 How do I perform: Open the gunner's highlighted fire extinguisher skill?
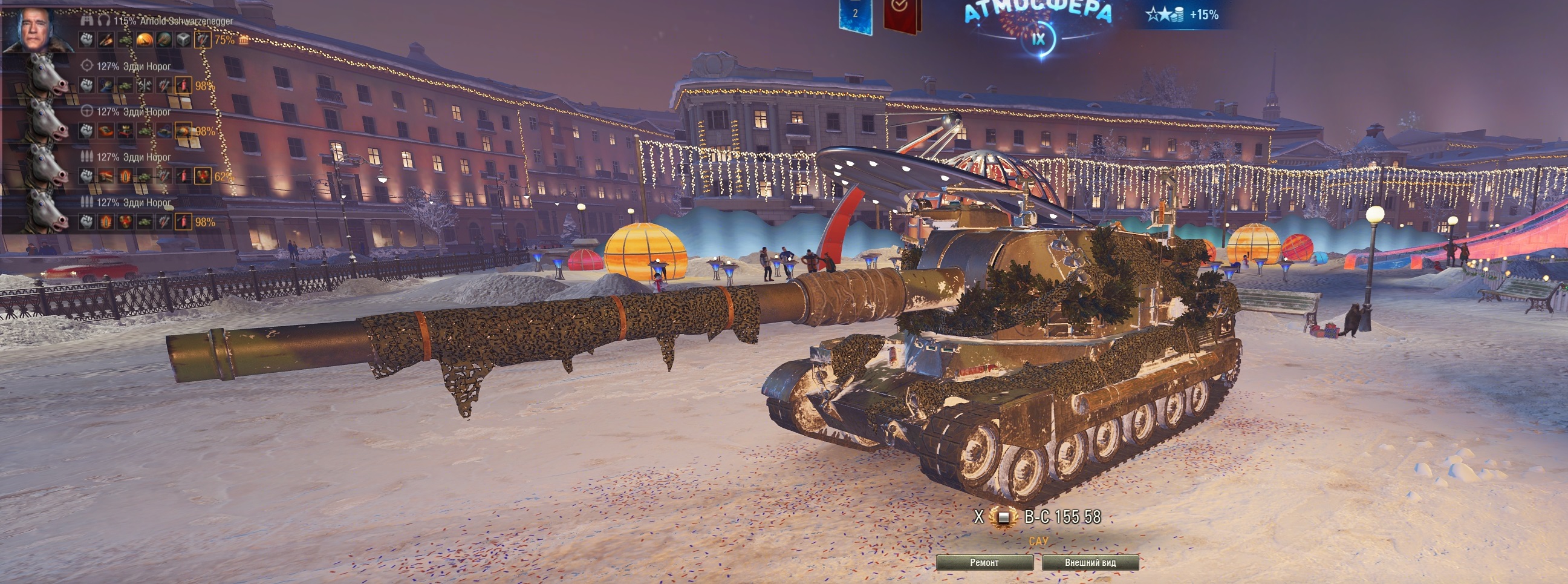183,85
